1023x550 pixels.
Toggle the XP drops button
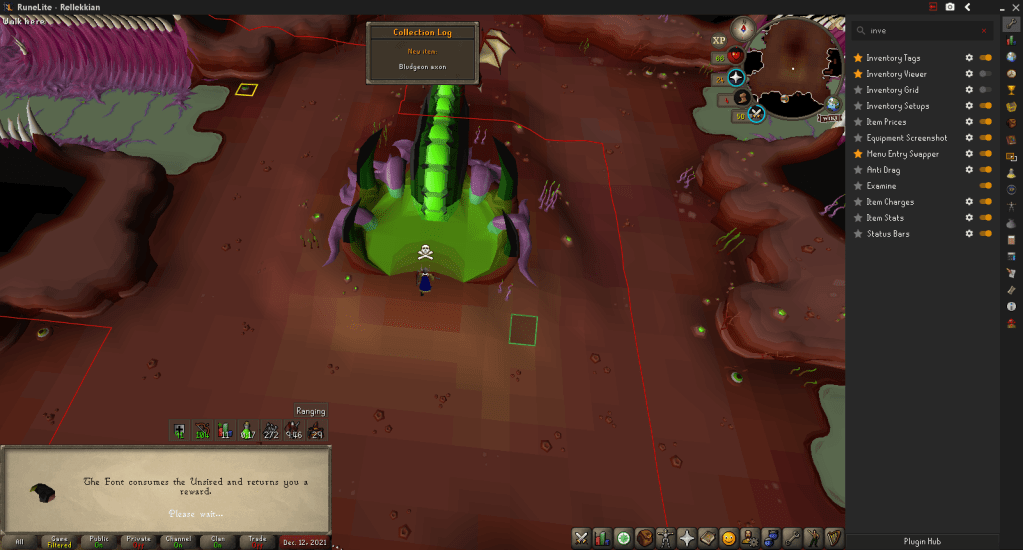tap(719, 41)
